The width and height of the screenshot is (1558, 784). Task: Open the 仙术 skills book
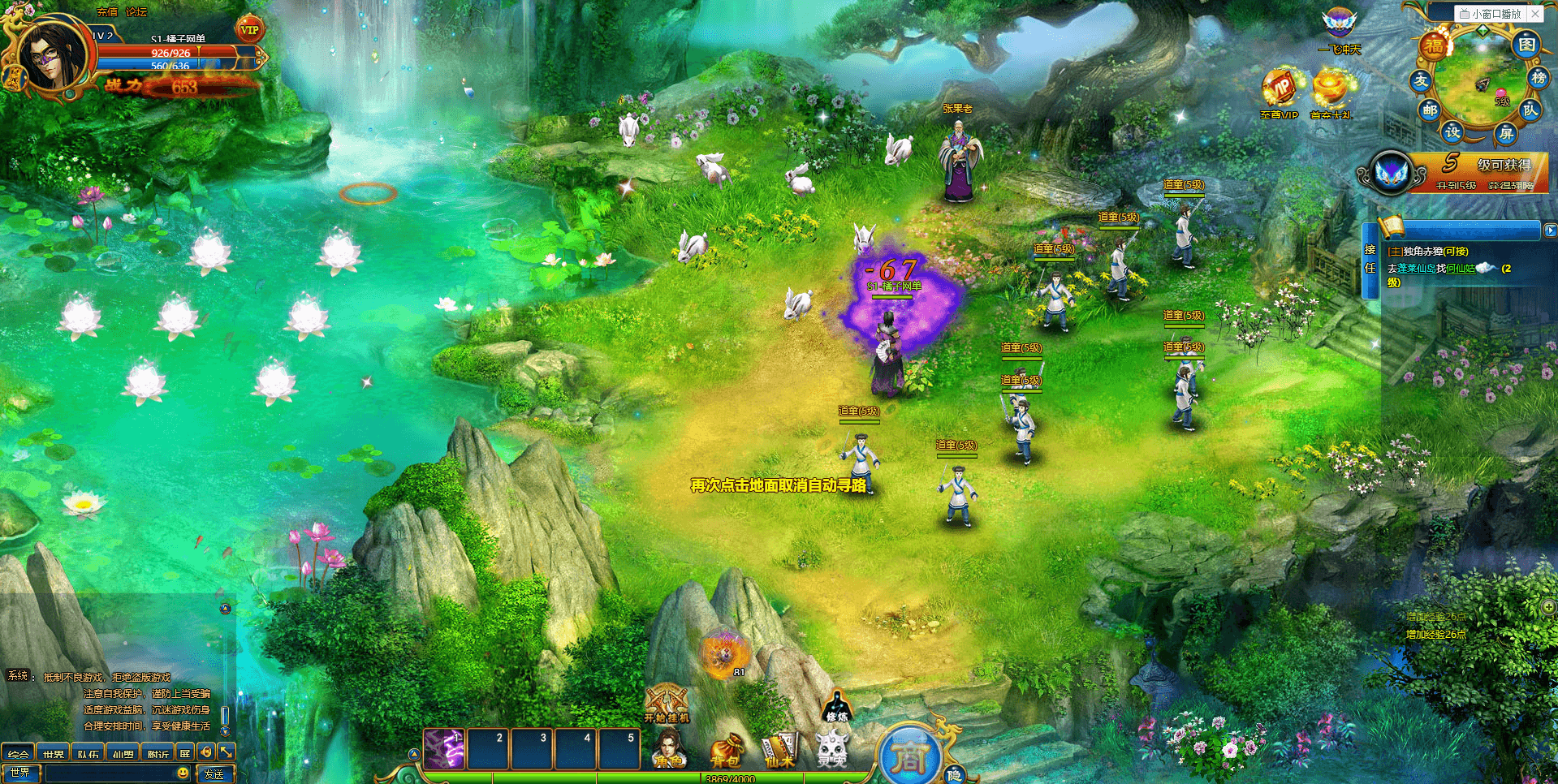click(779, 750)
